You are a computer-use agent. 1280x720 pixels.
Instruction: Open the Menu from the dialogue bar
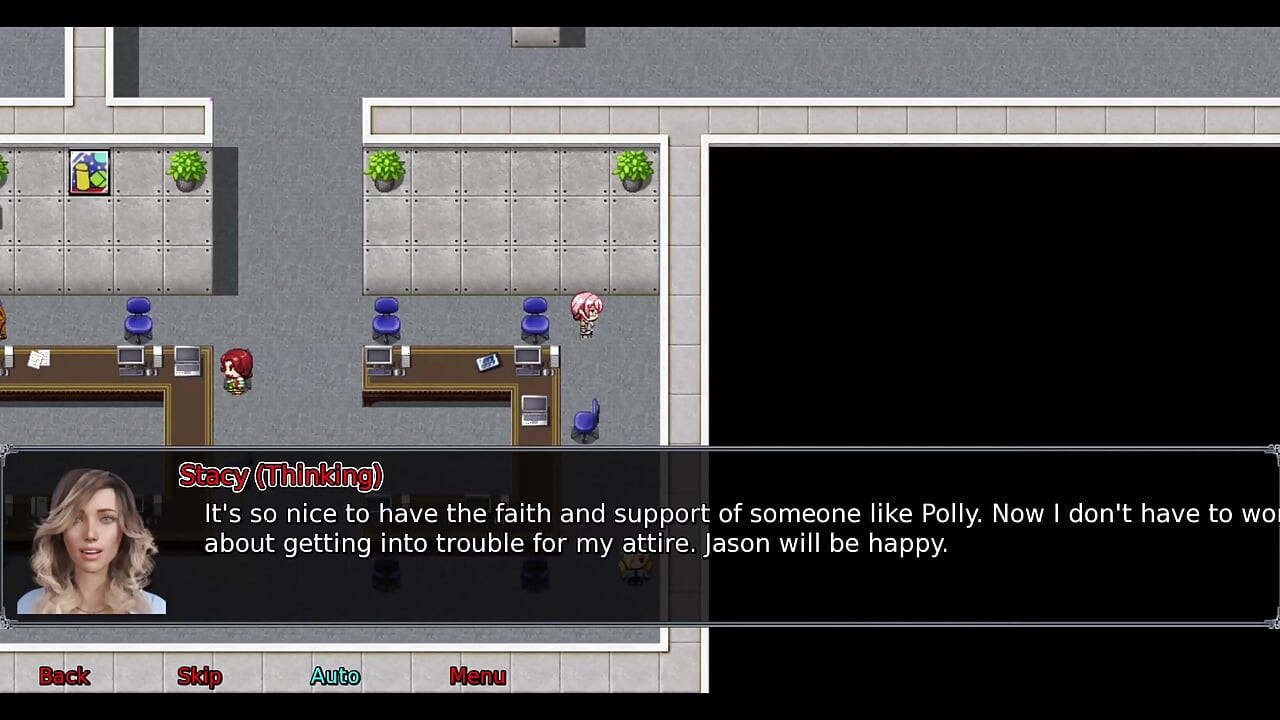tap(477, 676)
